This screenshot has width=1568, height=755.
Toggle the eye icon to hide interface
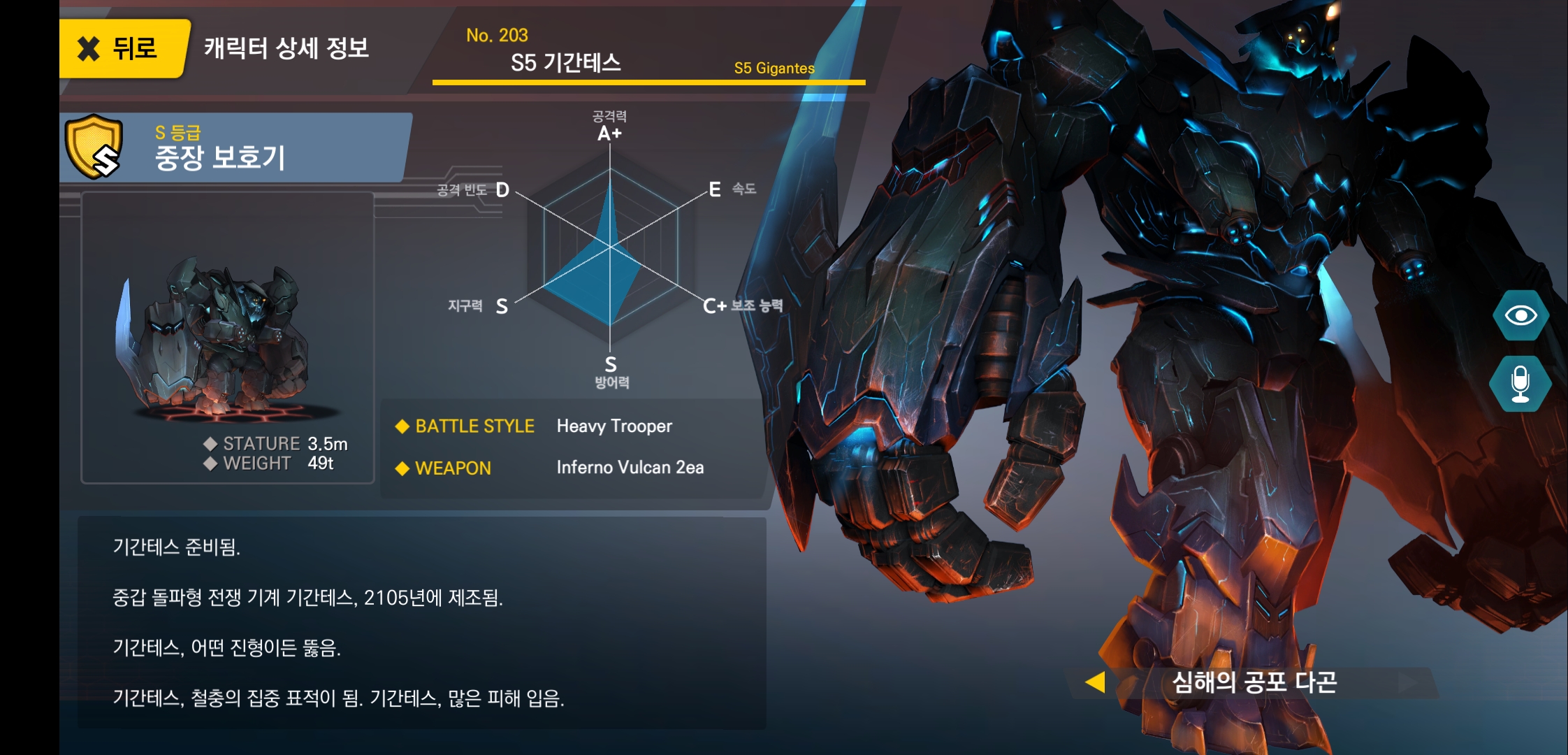point(1520,315)
